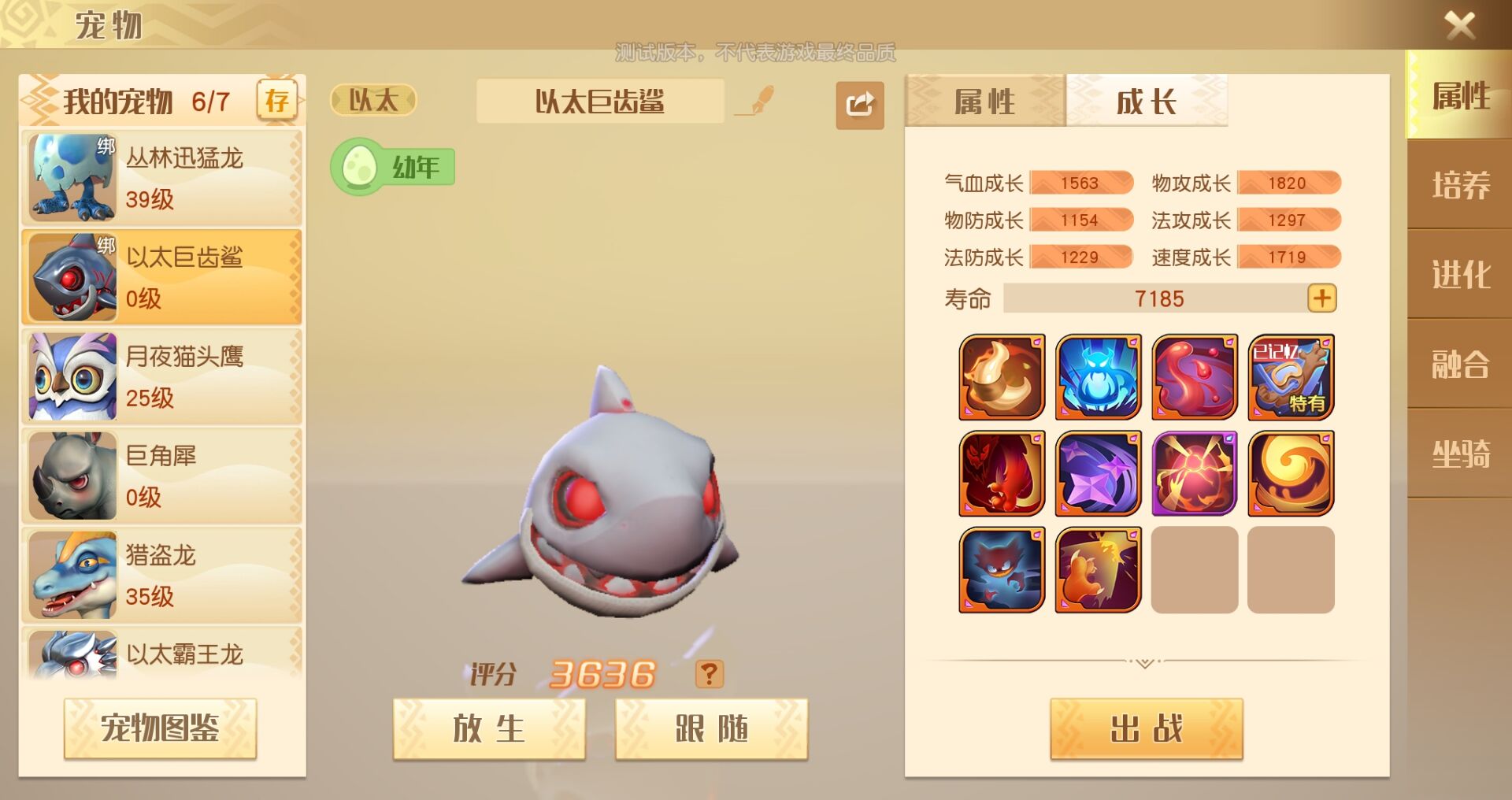This screenshot has width=1512, height=800.
Task: Click the 存 pet storage icon
Action: point(277,100)
